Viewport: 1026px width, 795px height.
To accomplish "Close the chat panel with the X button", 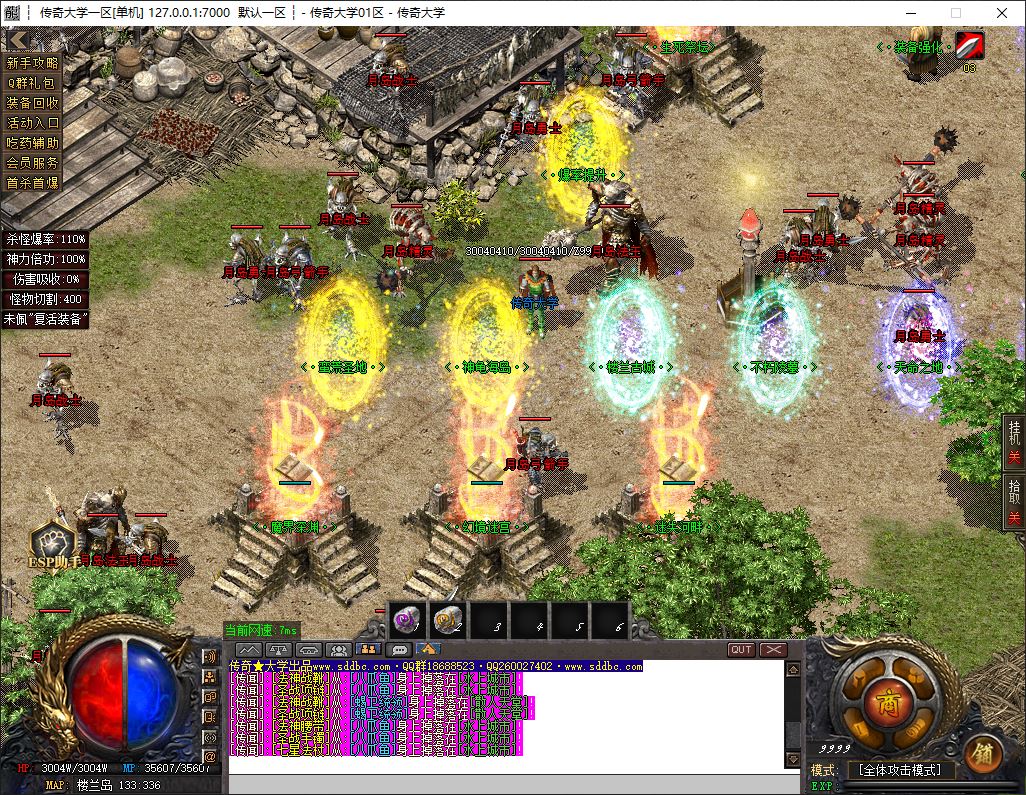I will [773, 650].
